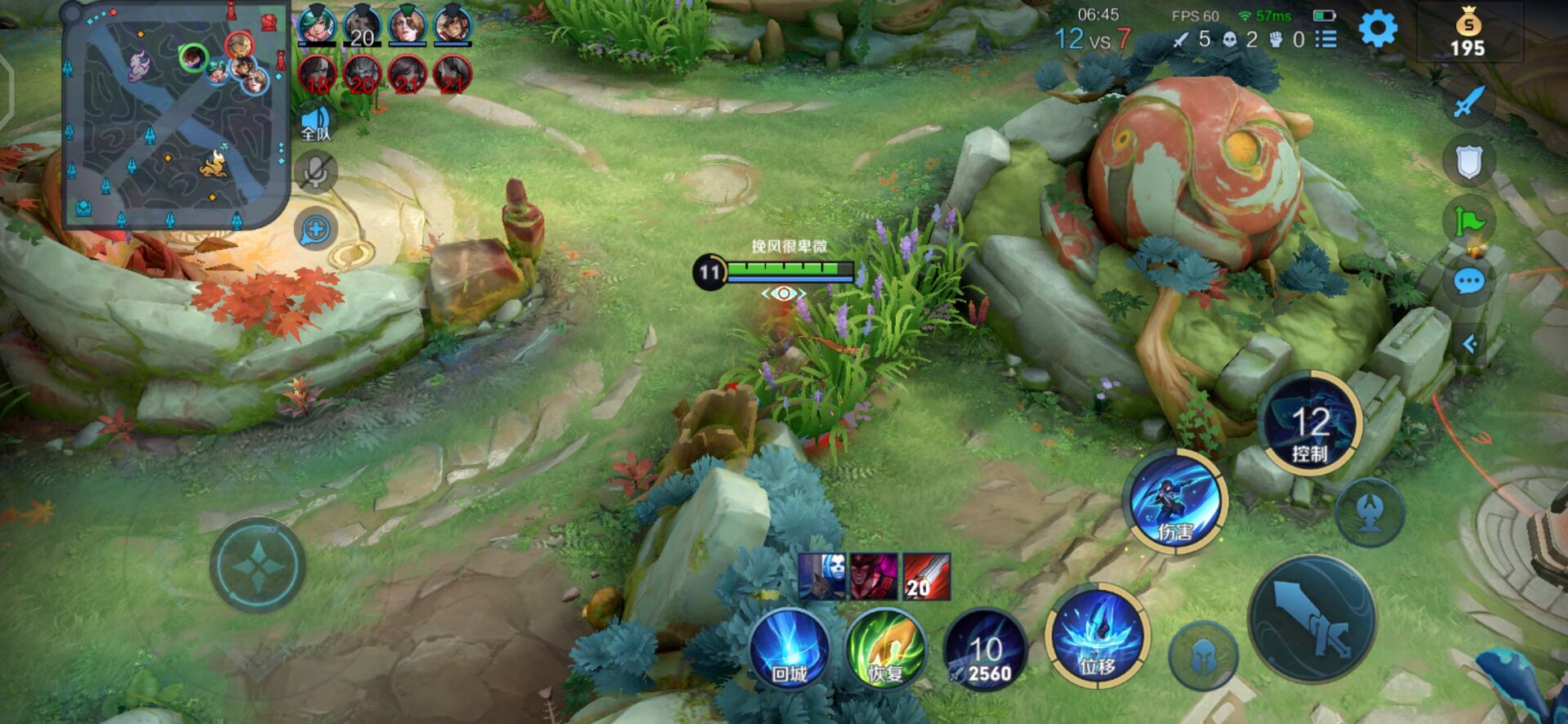Use the 恢复 heal skill
This screenshot has height=724, width=1568.
pyautogui.click(x=885, y=649)
